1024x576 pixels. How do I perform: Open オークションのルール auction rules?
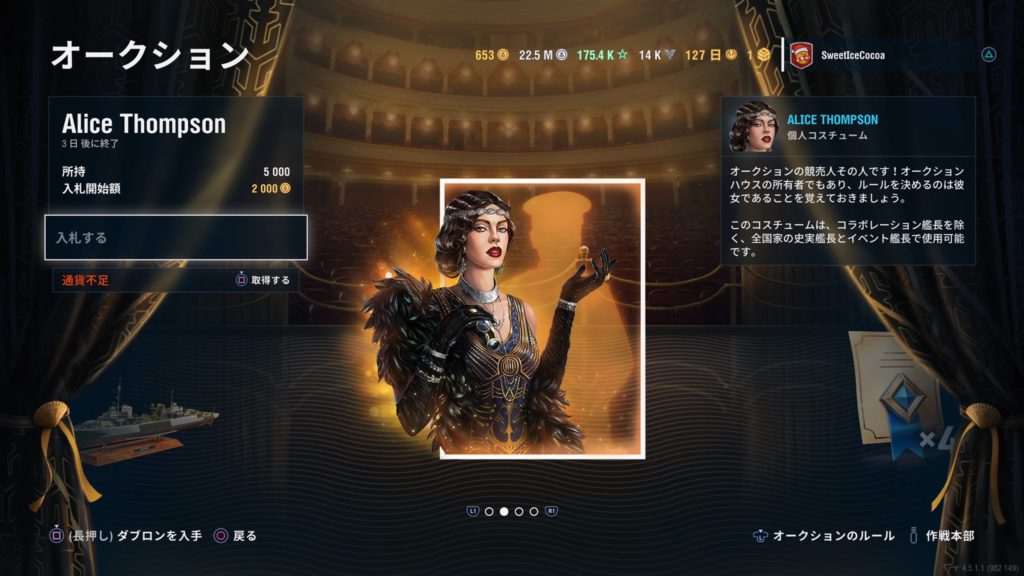824,536
